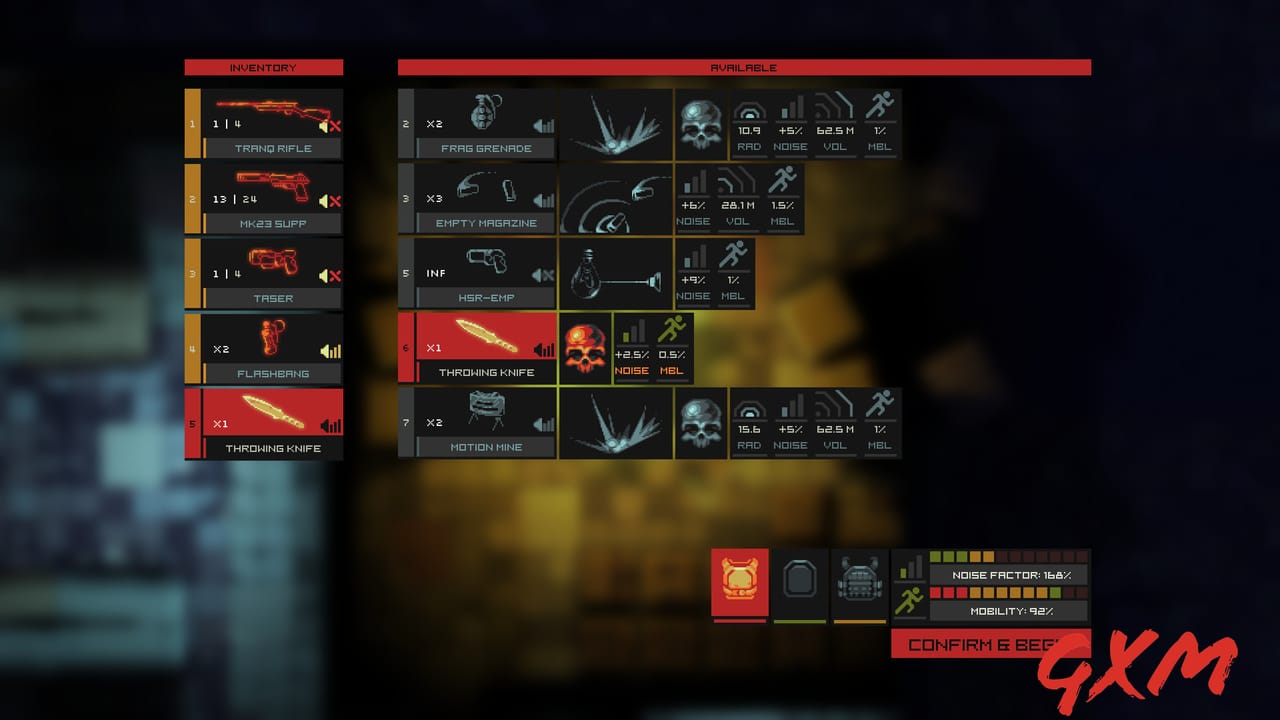Click the noise bars icon beside Noise Factor
Screen dimensions: 1280x720
pyautogui.click(x=911, y=563)
